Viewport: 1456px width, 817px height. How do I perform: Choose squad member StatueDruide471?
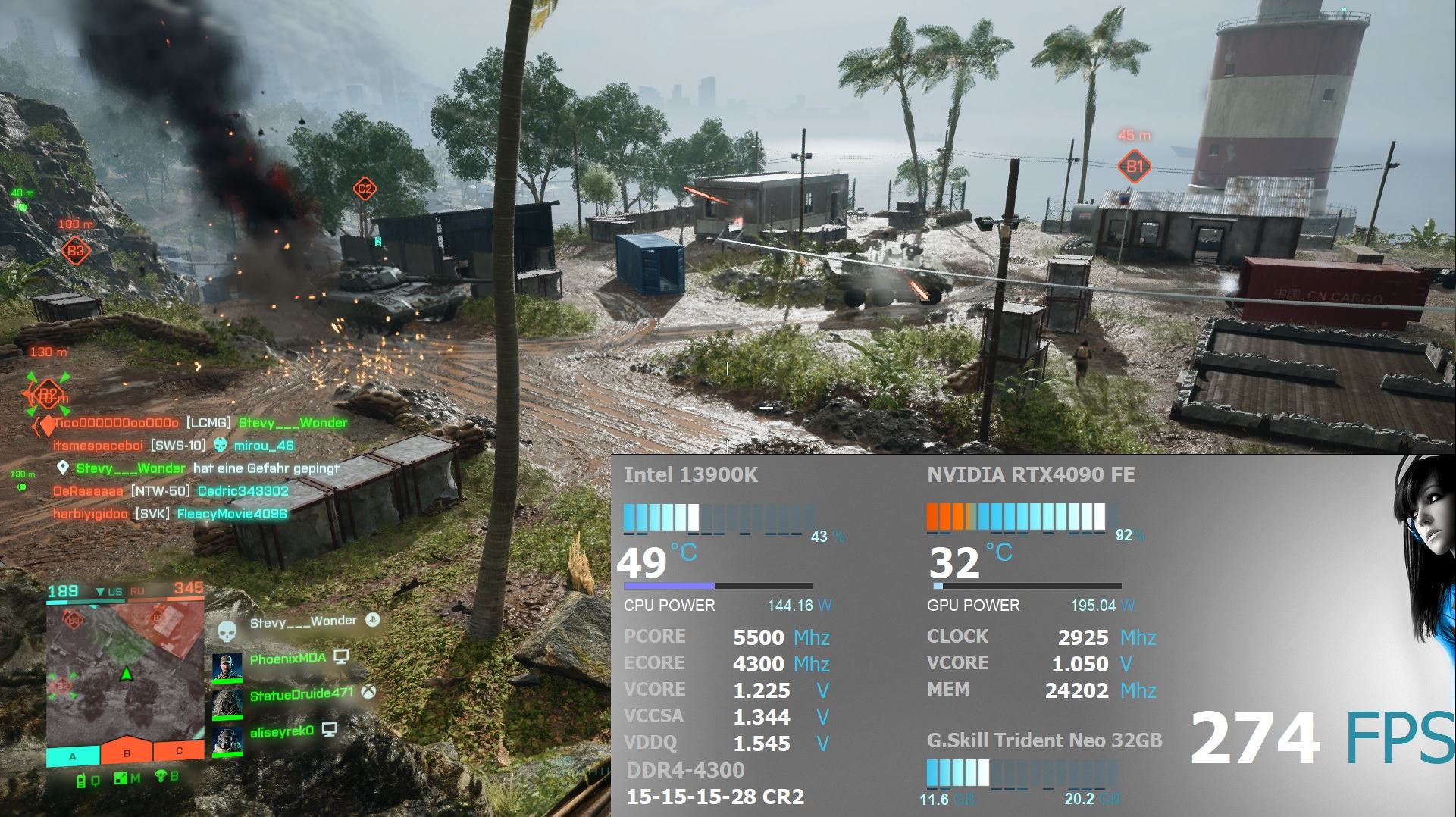click(x=301, y=694)
